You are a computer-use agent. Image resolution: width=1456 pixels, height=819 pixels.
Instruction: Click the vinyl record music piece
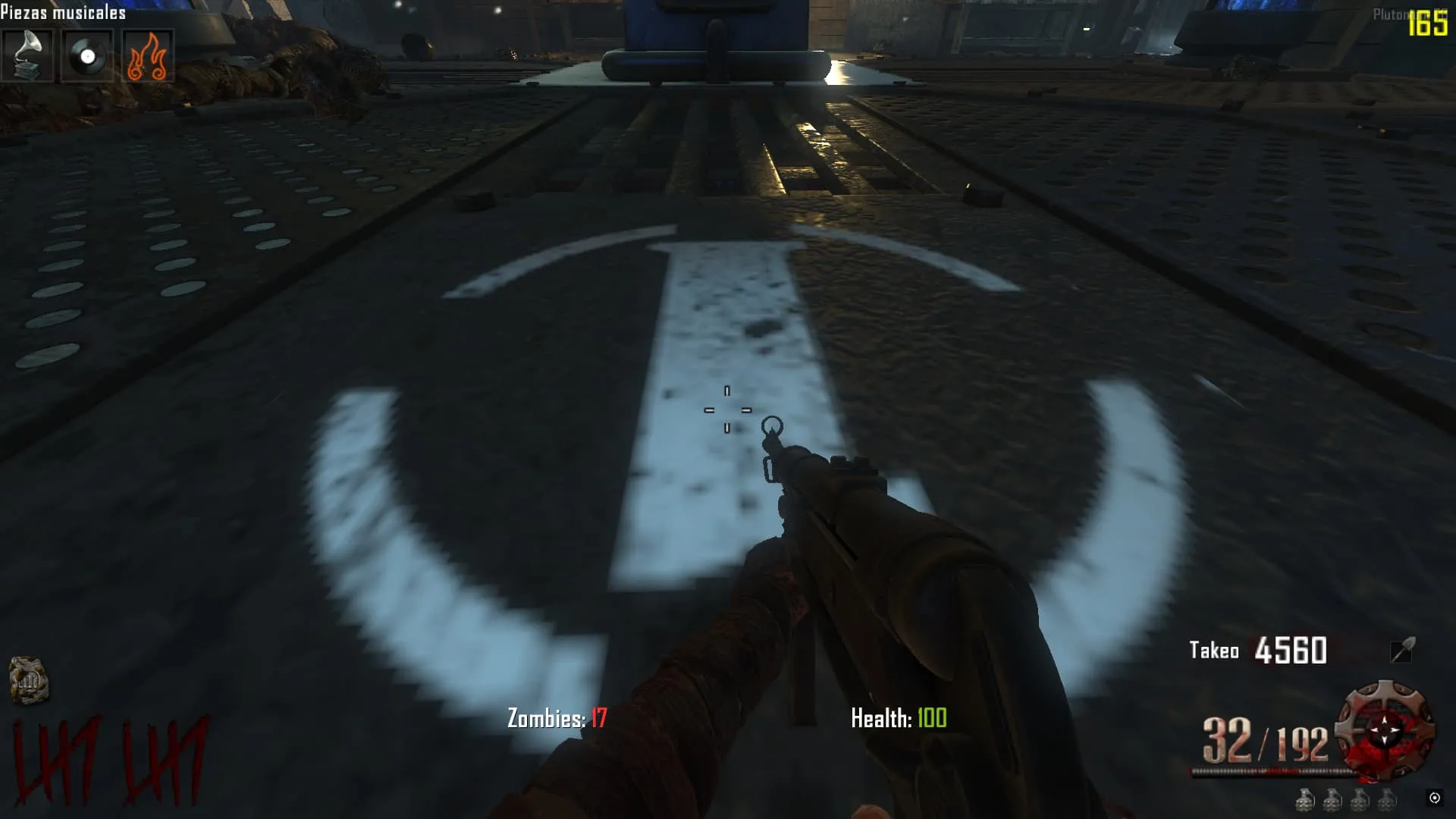click(87, 55)
